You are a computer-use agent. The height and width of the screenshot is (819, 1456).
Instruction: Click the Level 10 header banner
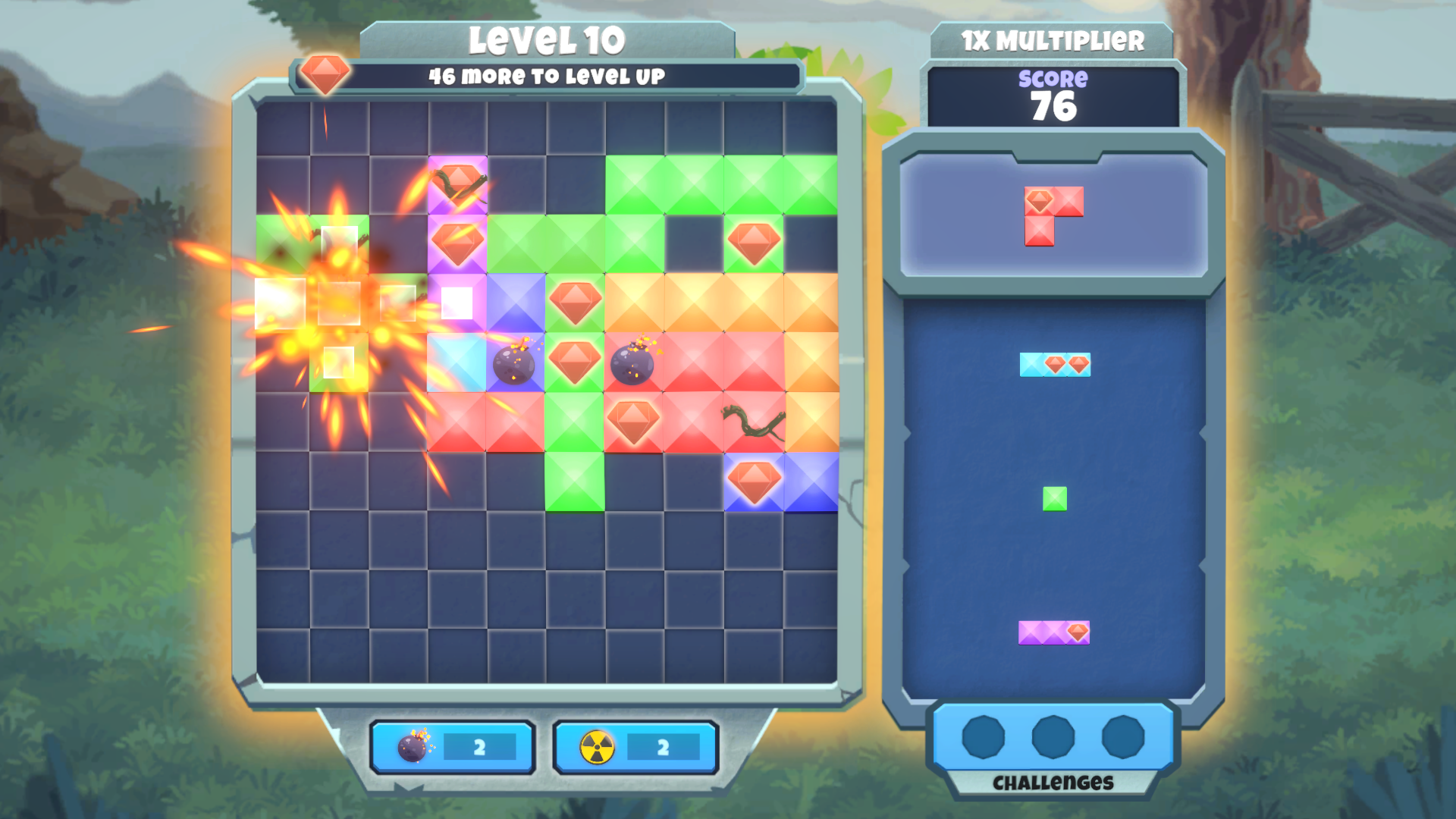550,40
